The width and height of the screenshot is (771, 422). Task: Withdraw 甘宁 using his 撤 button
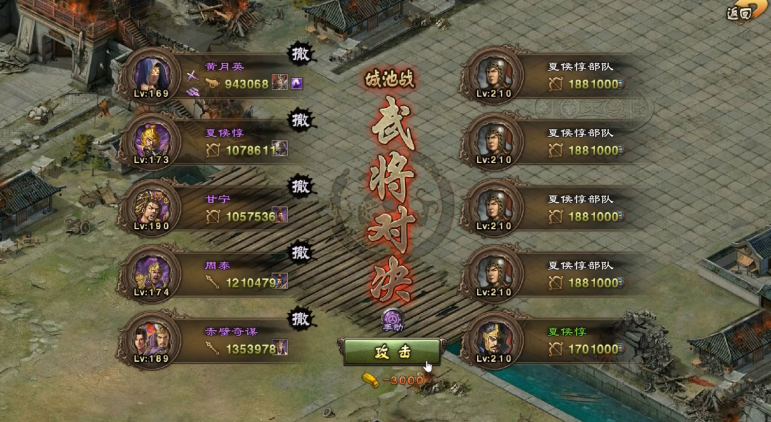point(300,187)
